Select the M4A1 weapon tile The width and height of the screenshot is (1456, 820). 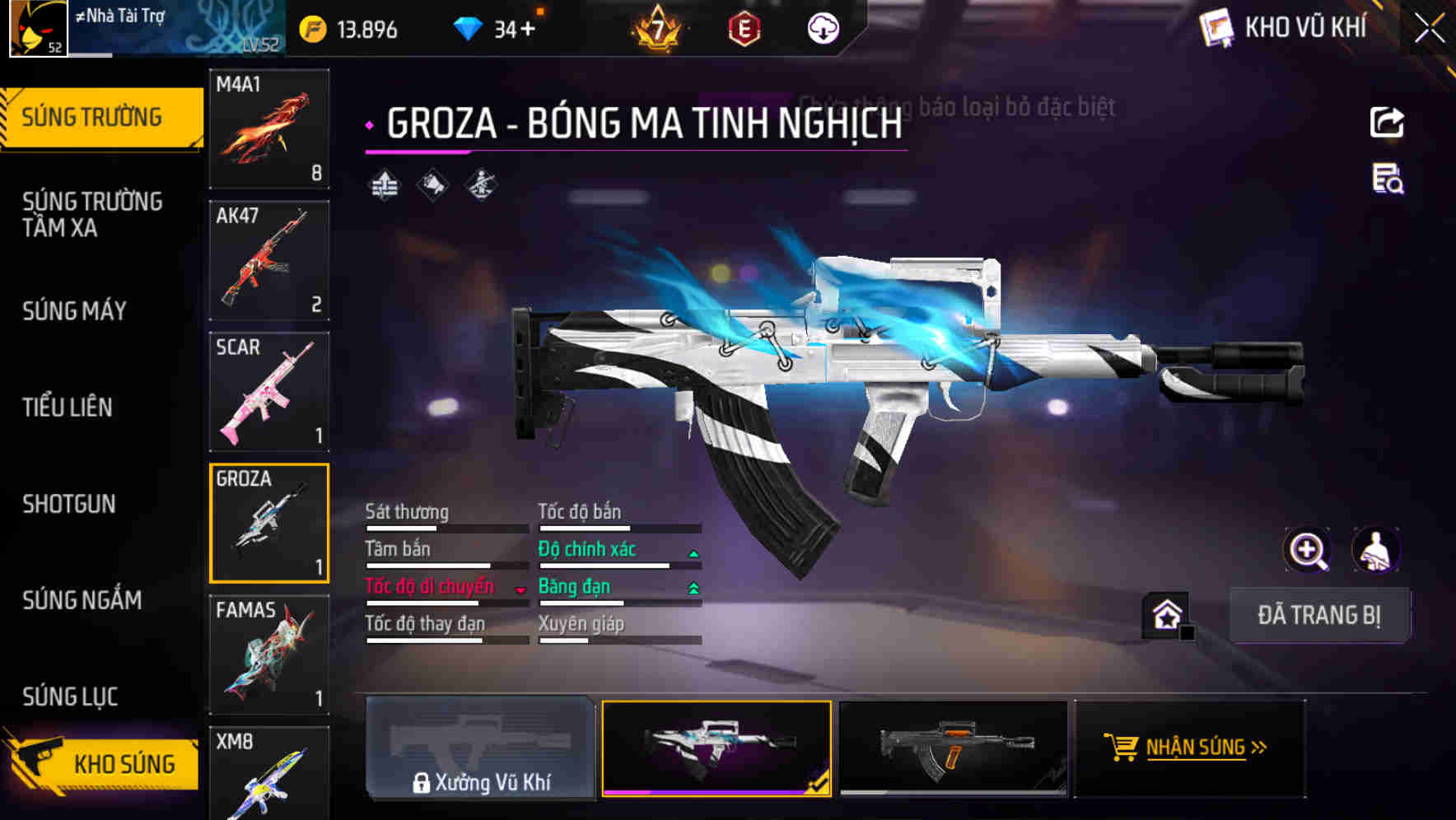(x=269, y=128)
